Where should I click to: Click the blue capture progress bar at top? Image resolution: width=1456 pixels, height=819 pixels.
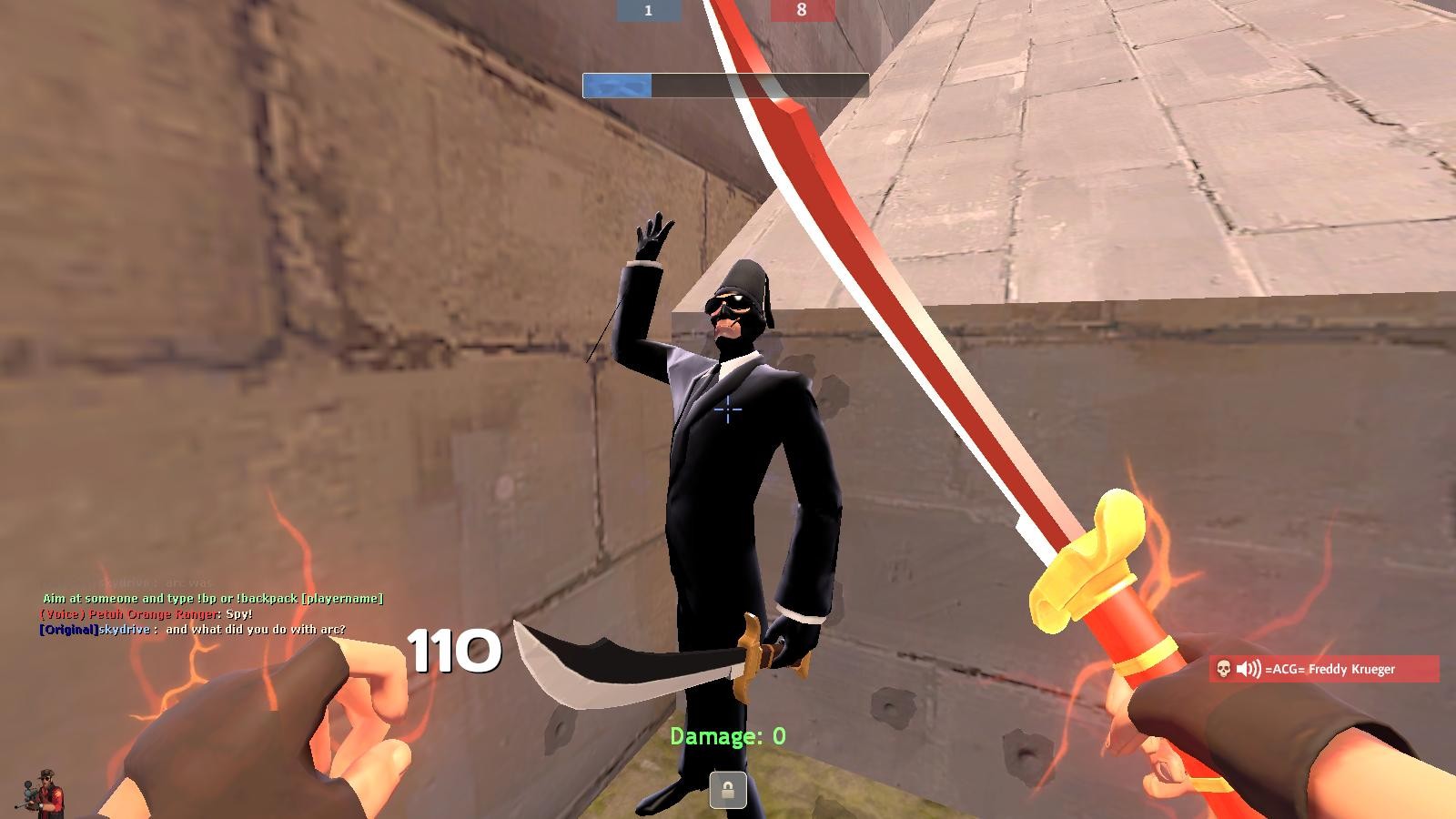click(x=616, y=85)
